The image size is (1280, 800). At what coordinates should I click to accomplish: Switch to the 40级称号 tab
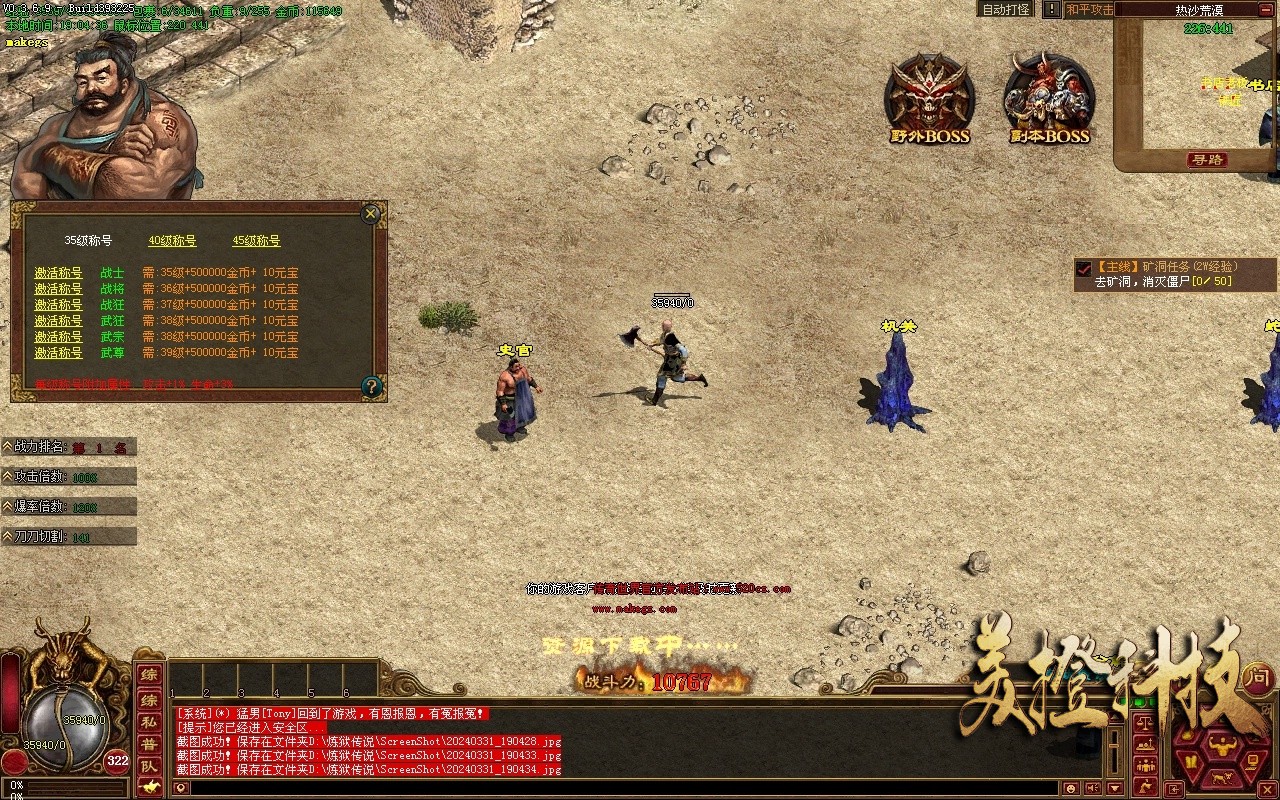click(172, 241)
